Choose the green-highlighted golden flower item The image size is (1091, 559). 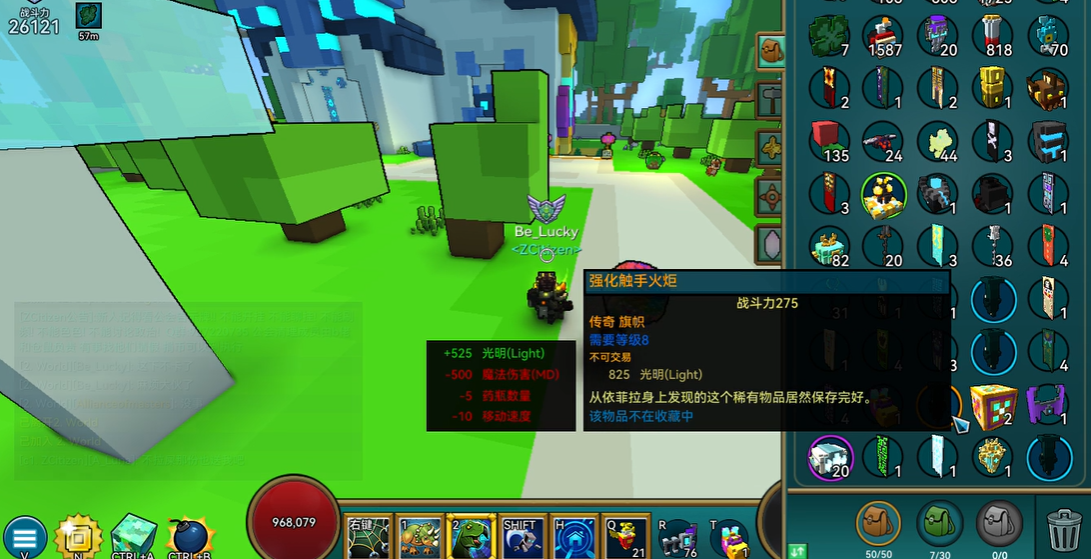coord(883,193)
